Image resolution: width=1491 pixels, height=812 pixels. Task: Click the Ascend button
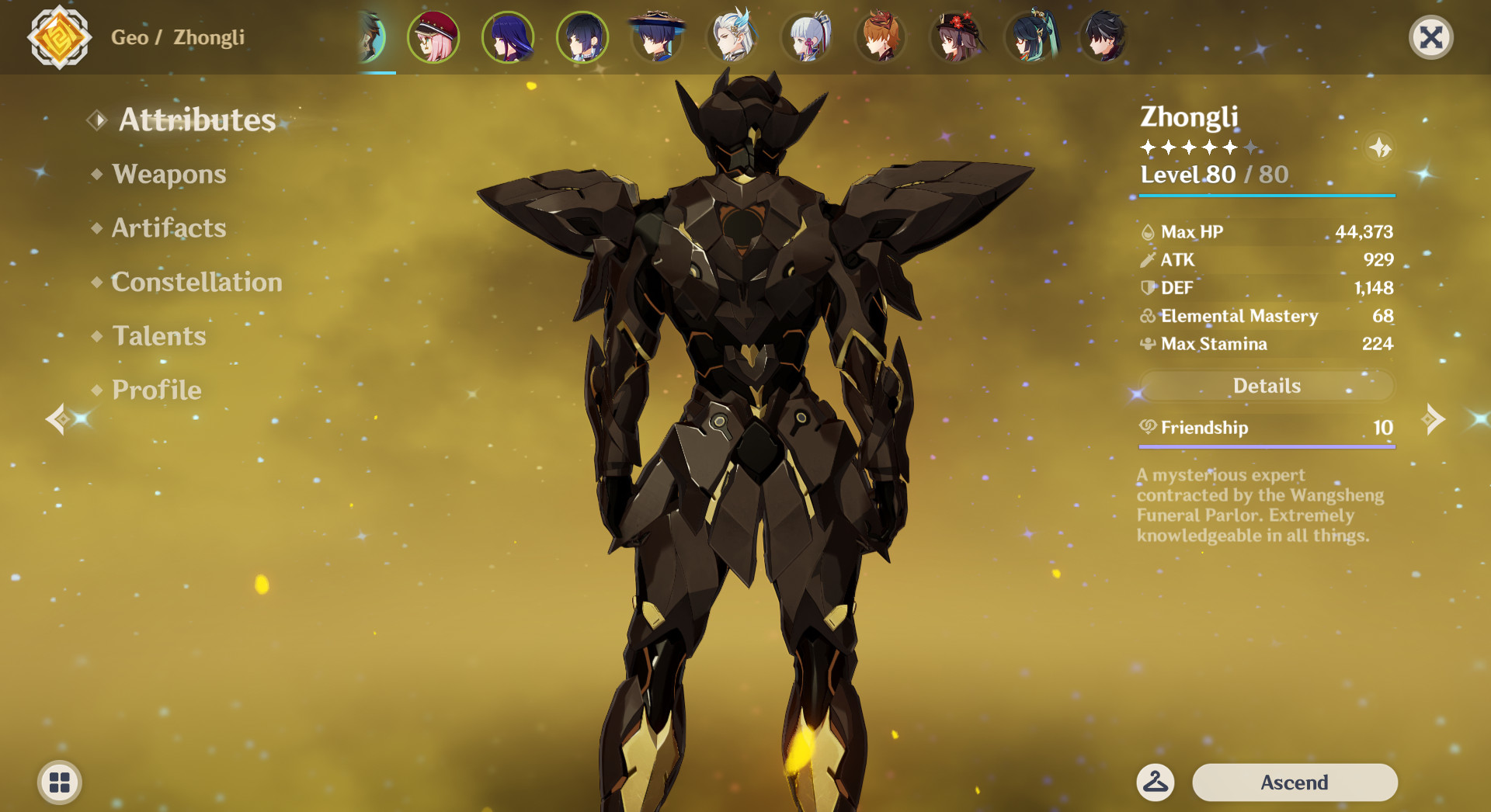click(1296, 782)
